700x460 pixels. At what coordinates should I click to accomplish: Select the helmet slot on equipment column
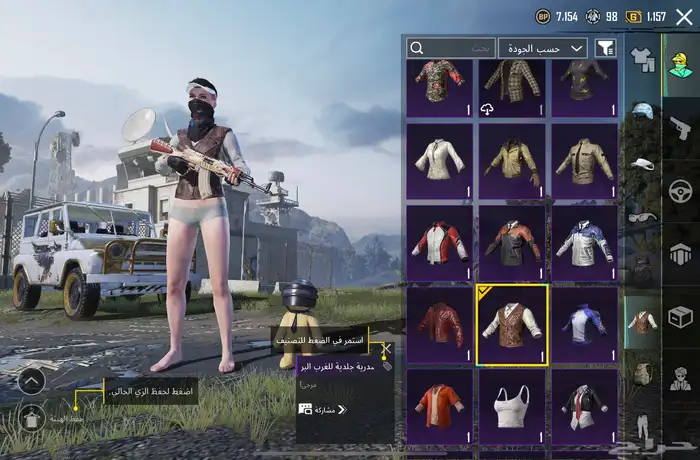click(x=642, y=110)
